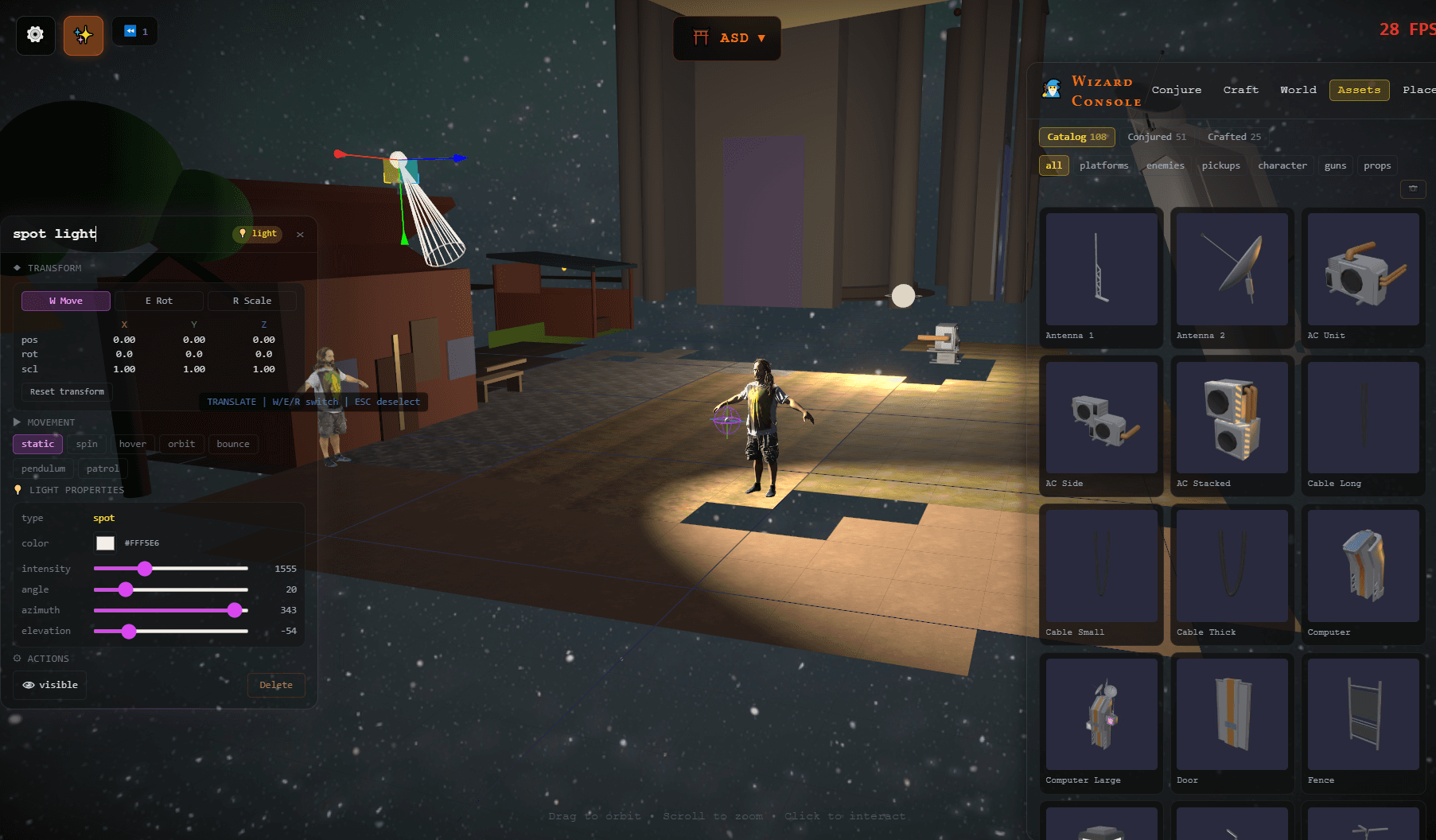Choose the Antenna 2 asset

point(1232,270)
